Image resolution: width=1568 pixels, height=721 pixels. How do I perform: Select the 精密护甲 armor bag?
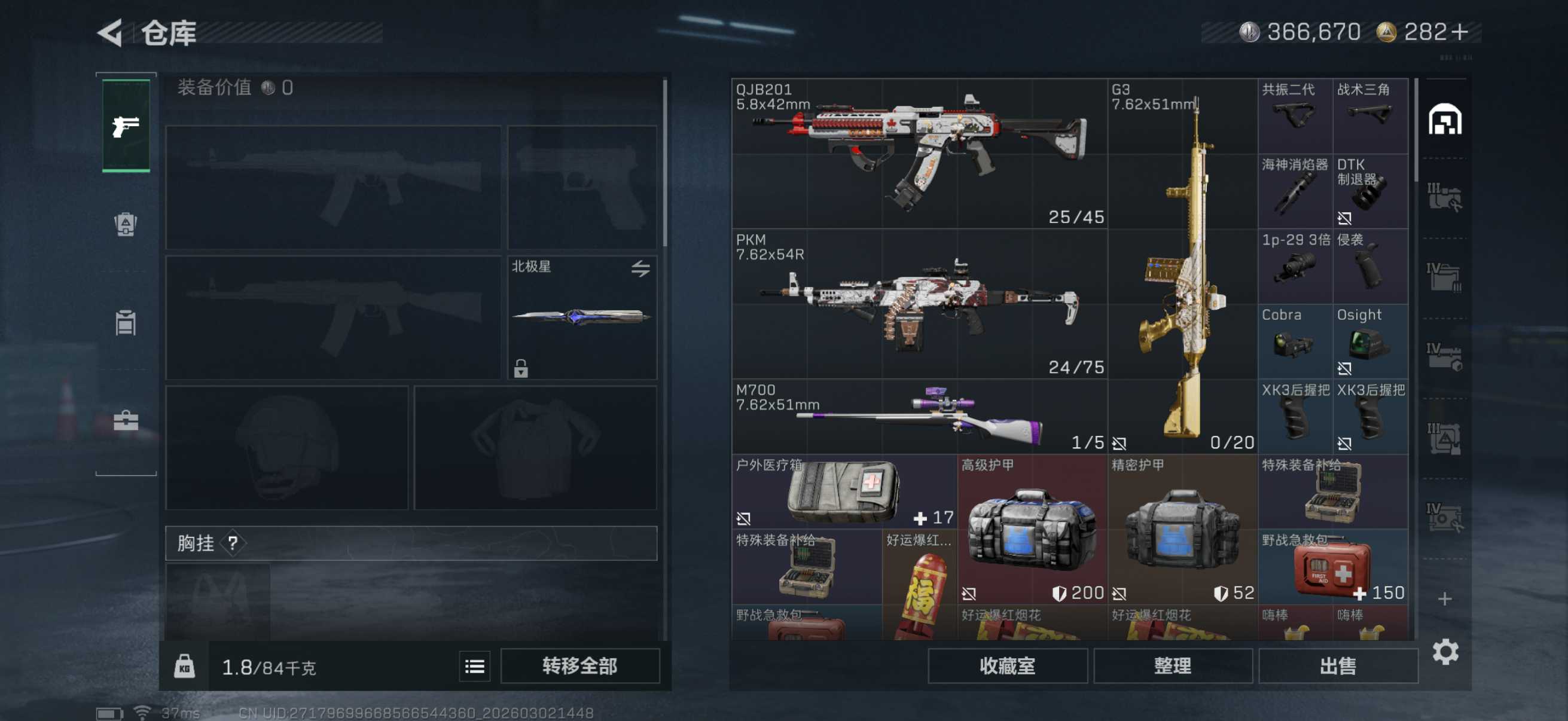click(1182, 529)
